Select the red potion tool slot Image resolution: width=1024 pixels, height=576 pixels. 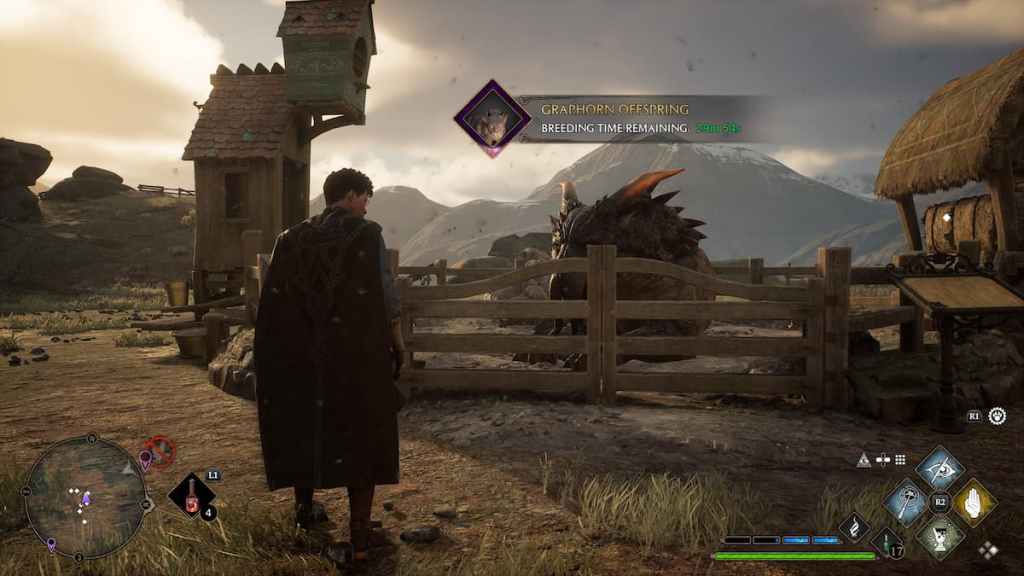click(x=189, y=496)
